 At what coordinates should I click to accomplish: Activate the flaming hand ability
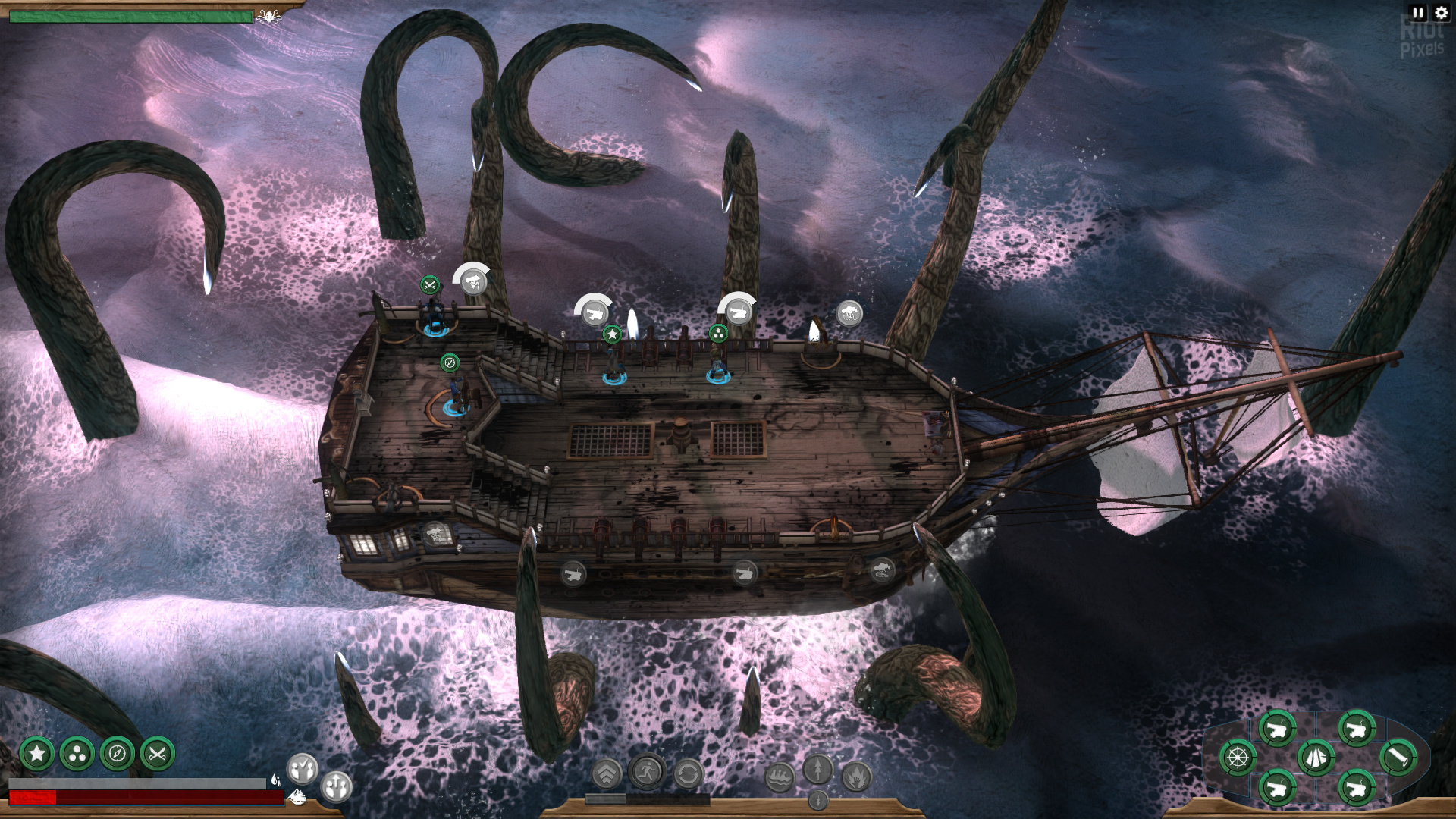856,777
